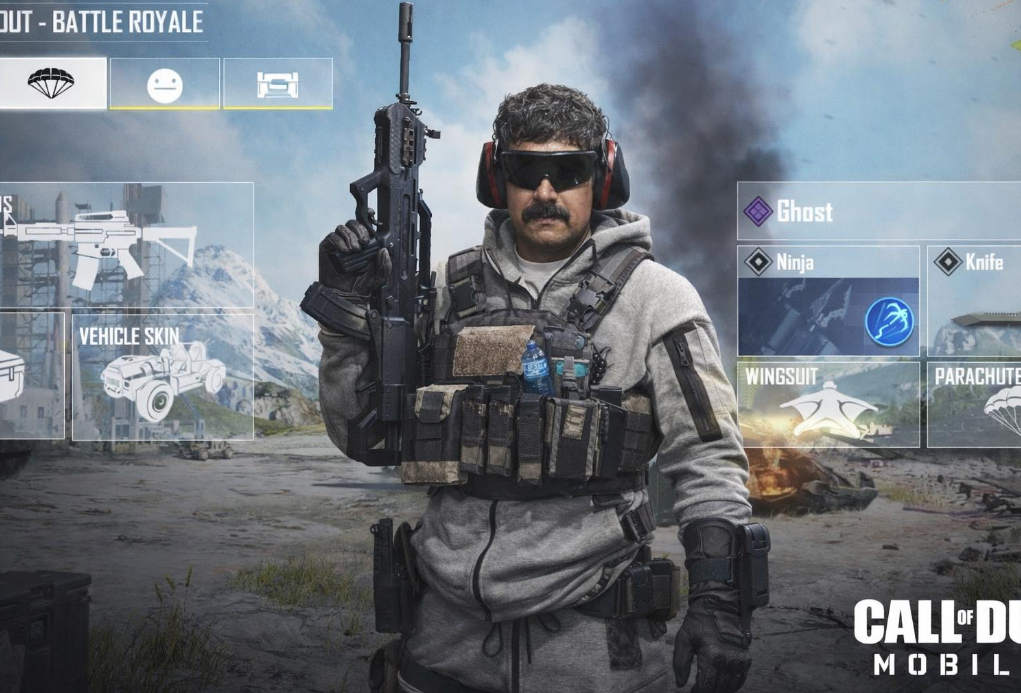
Task: Choose the Vehicle Skin slot
Action: pyautogui.click(x=163, y=375)
